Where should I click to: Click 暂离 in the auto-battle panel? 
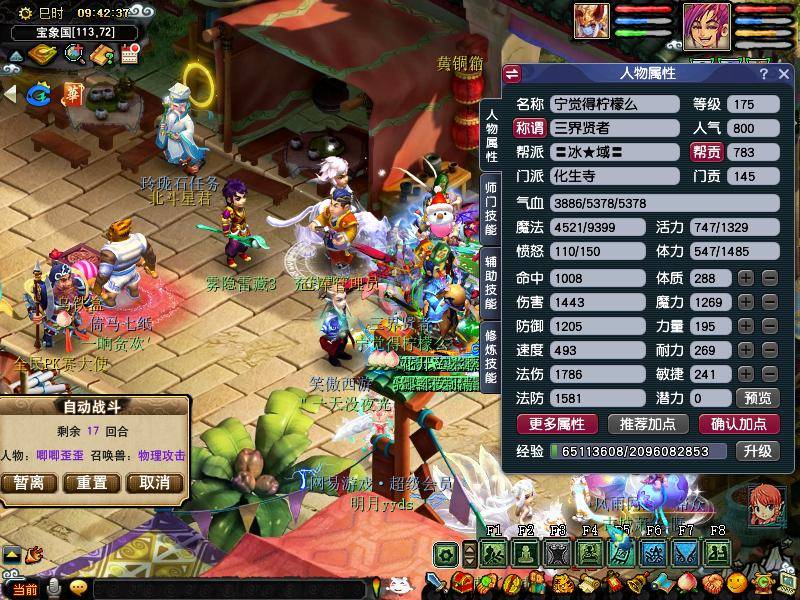pyautogui.click(x=29, y=483)
